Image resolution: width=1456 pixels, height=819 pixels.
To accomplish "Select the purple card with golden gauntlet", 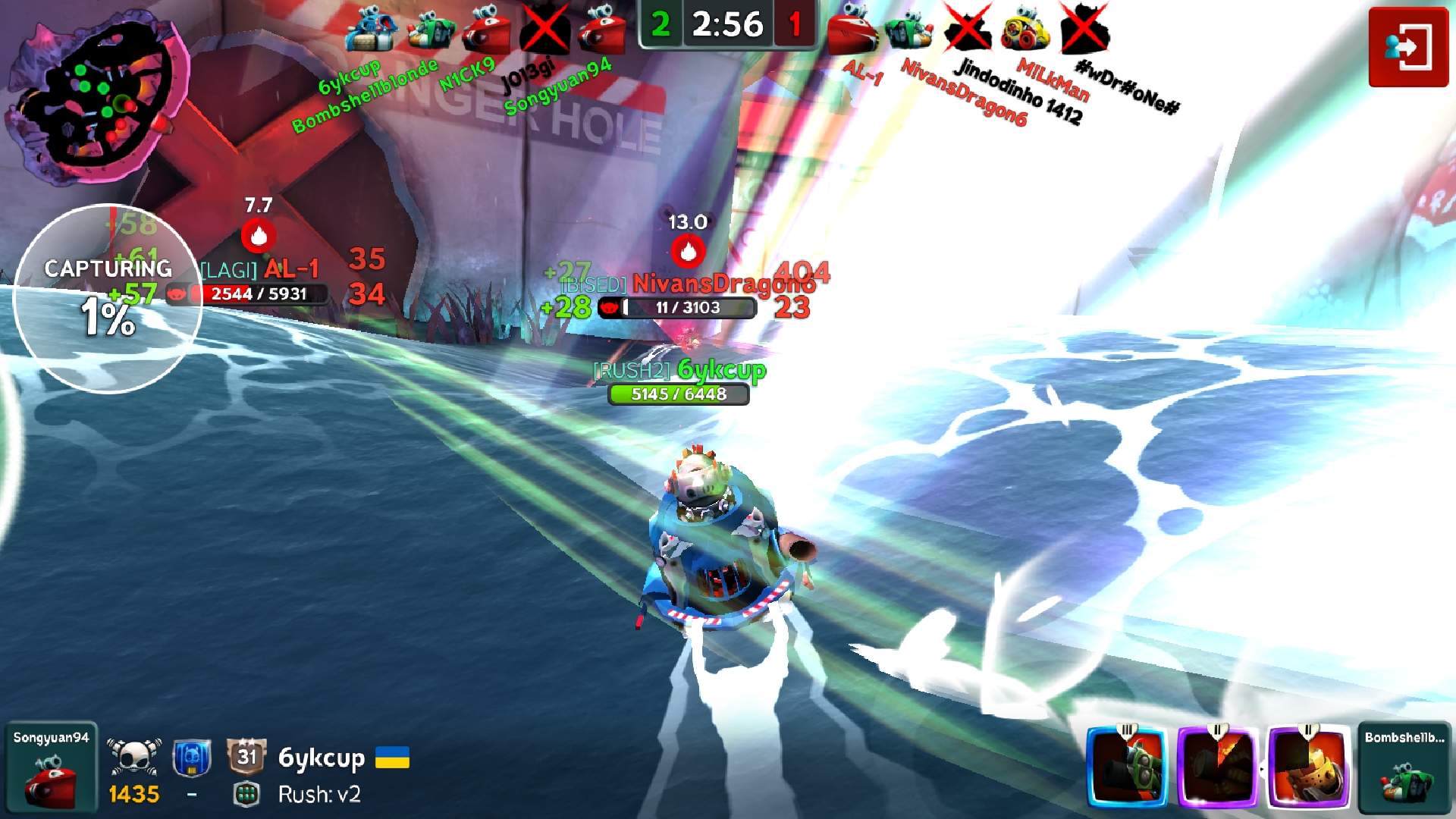I will click(1309, 766).
